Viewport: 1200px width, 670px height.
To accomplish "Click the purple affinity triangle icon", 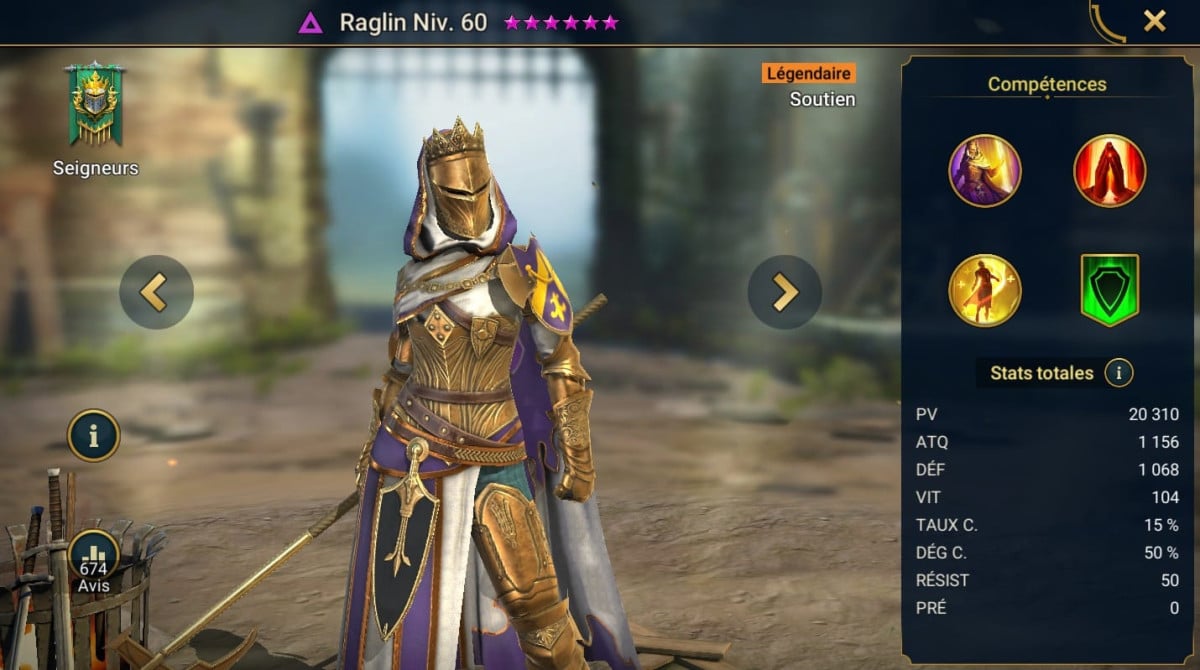I will [x=310, y=23].
